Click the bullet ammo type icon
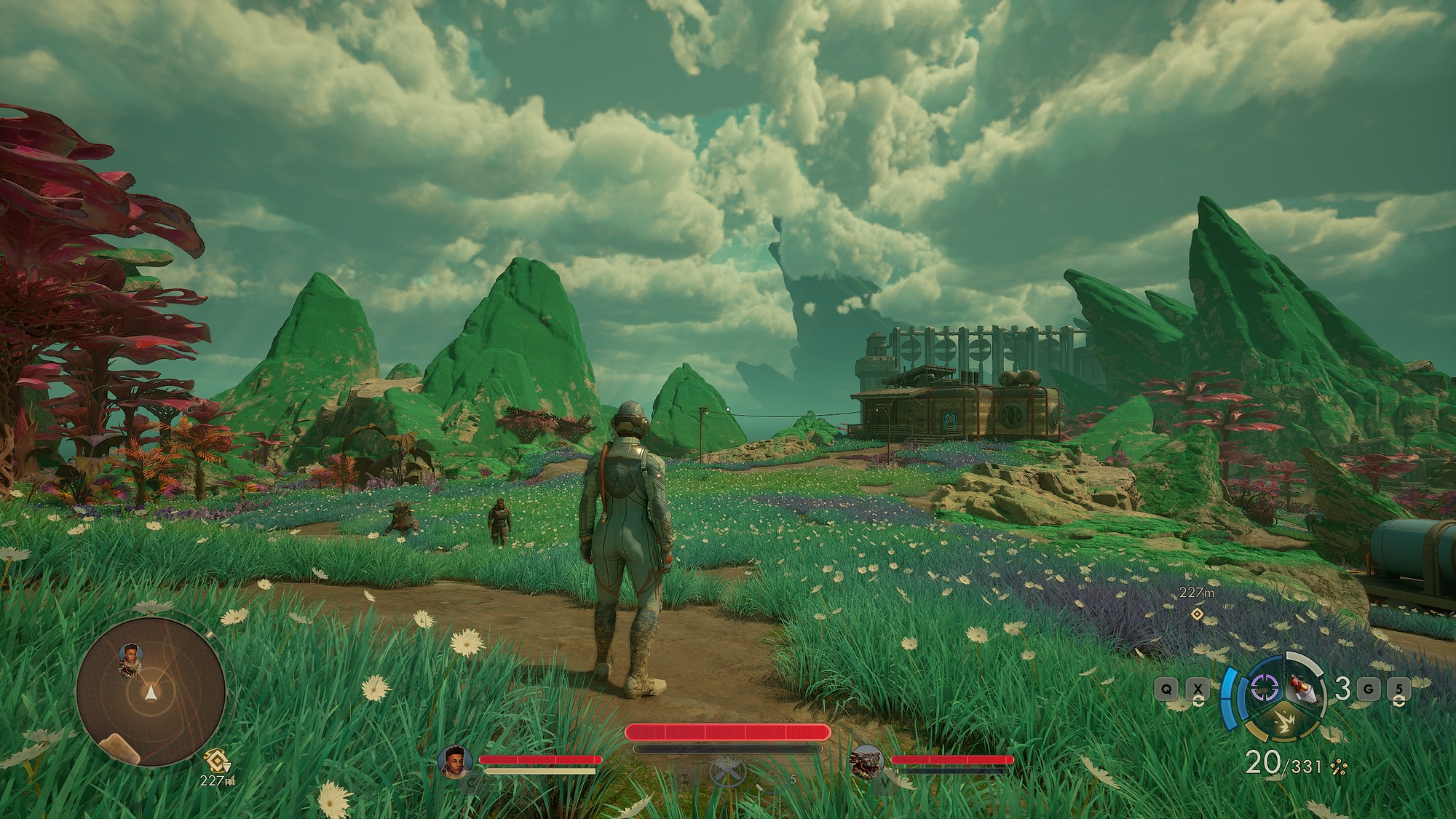The height and width of the screenshot is (819, 1456). coord(1338,767)
